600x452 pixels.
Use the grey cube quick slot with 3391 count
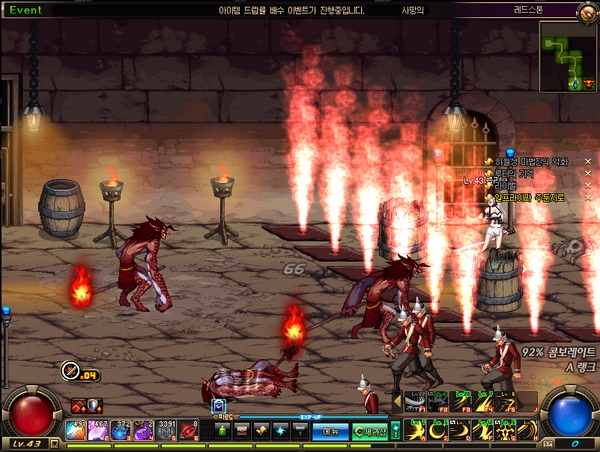166,429
